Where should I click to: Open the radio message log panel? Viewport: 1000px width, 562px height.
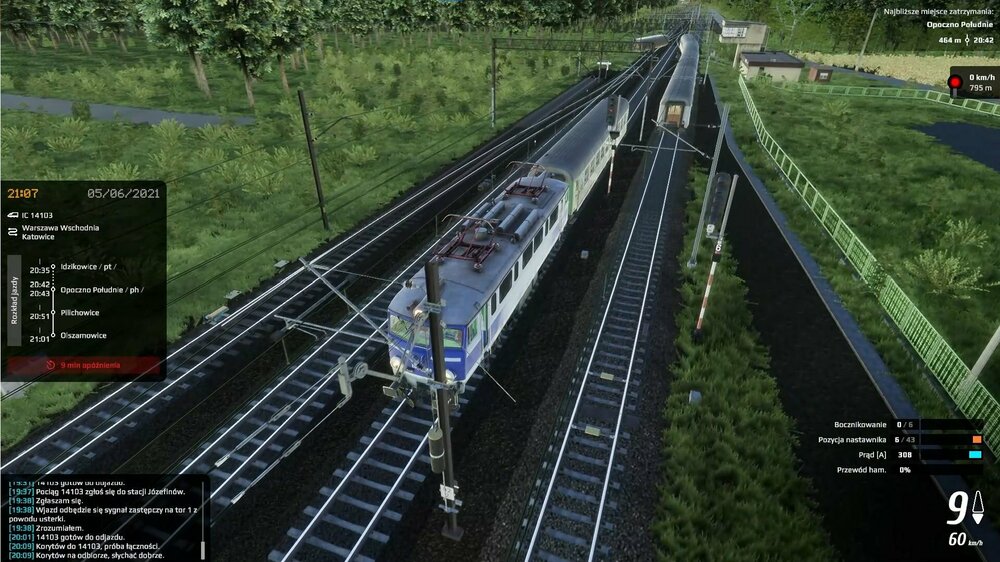click(x=100, y=518)
